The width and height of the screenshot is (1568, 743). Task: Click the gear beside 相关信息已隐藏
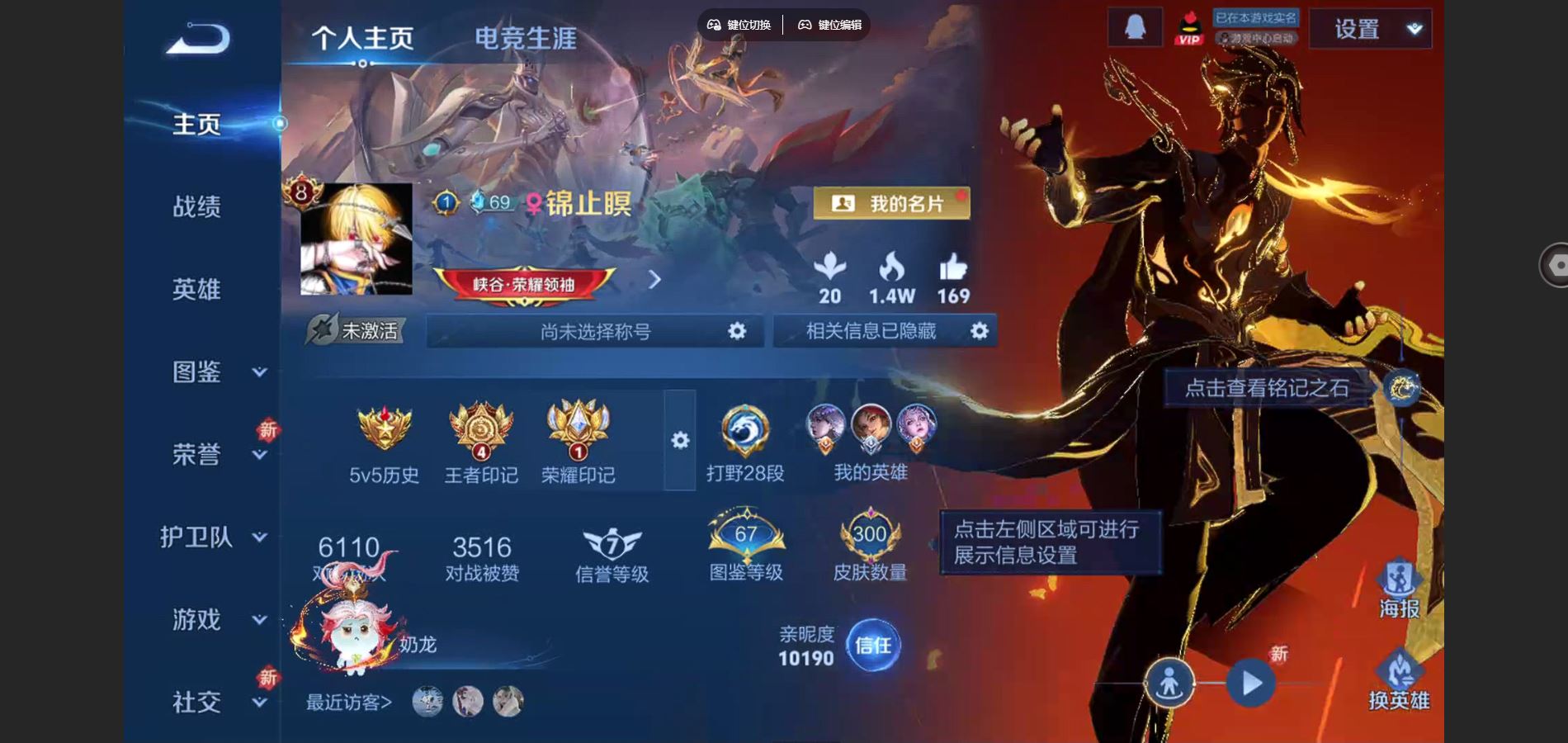coord(981,331)
